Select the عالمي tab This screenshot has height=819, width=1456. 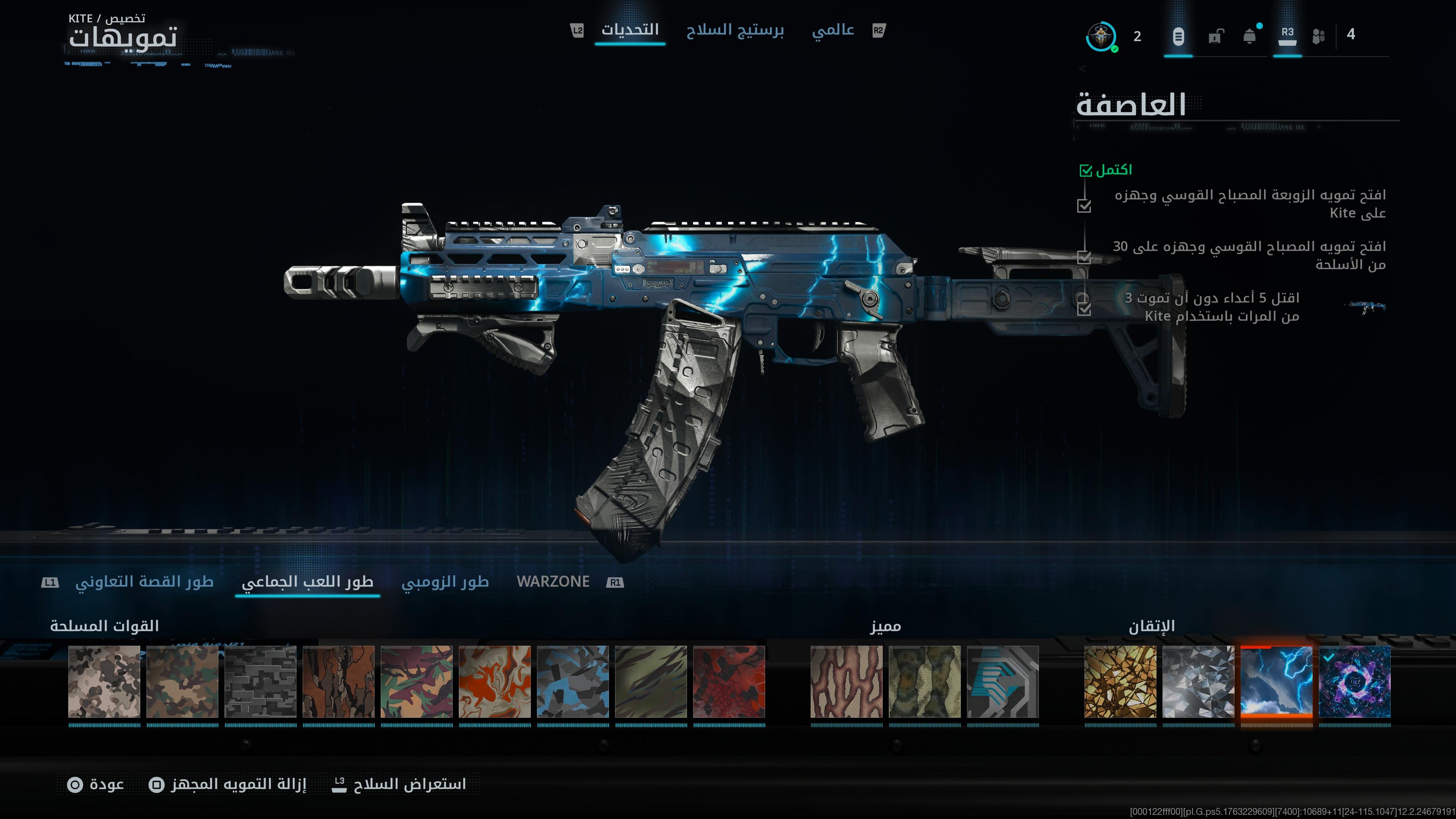(833, 30)
